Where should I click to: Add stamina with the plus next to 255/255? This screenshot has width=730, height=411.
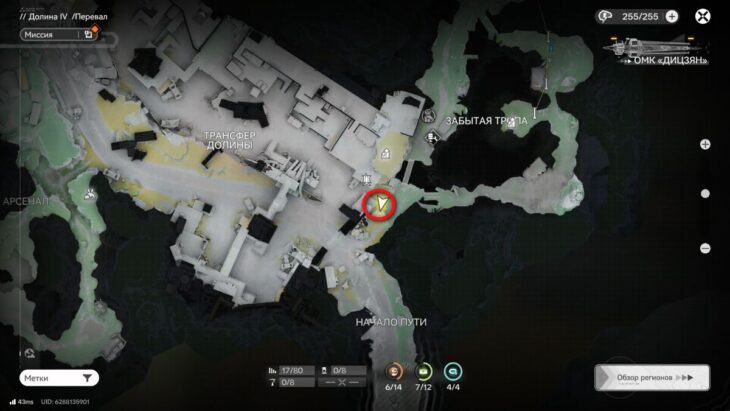671,16
